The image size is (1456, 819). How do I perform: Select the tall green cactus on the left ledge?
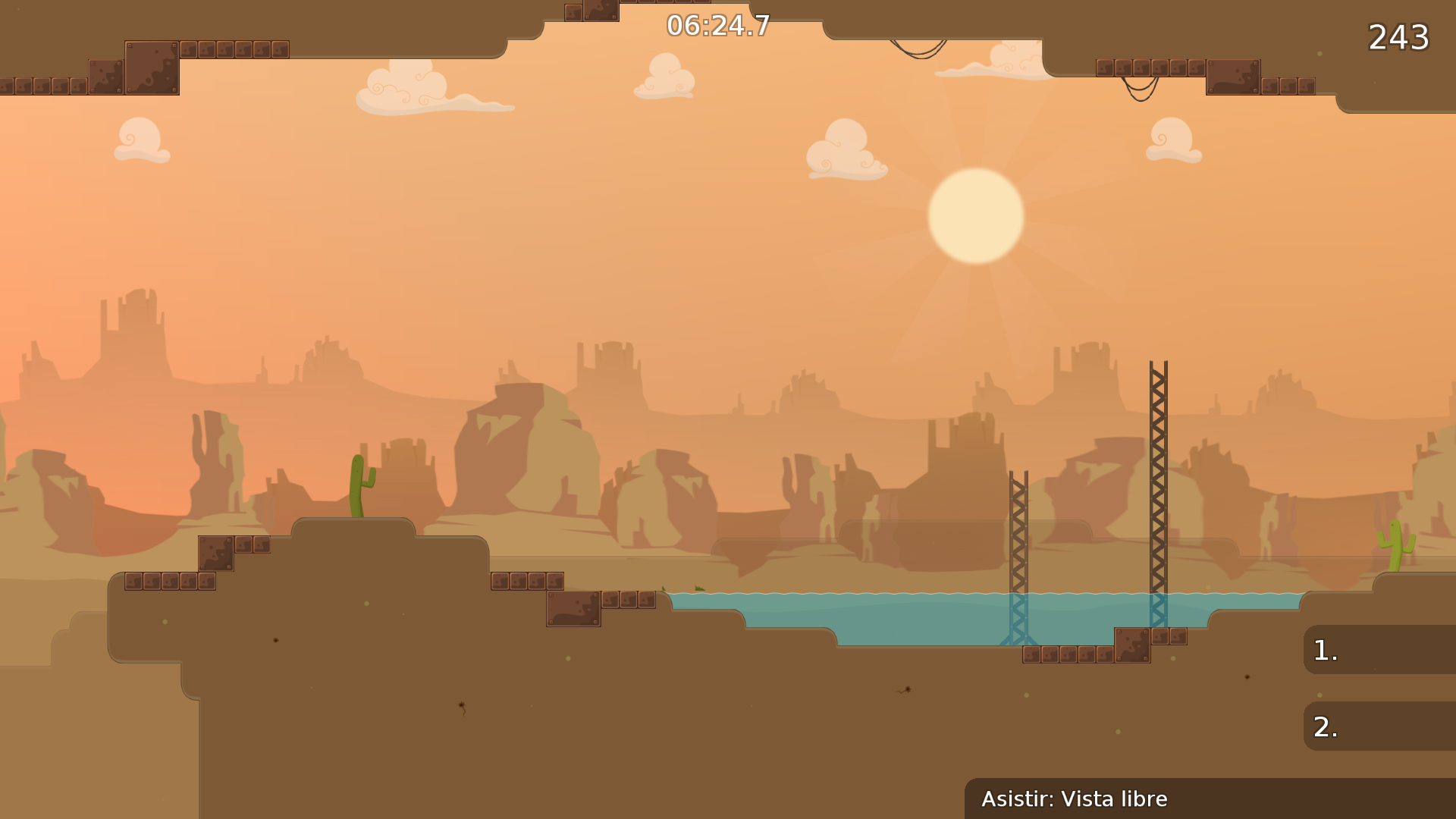pos(359,485)
